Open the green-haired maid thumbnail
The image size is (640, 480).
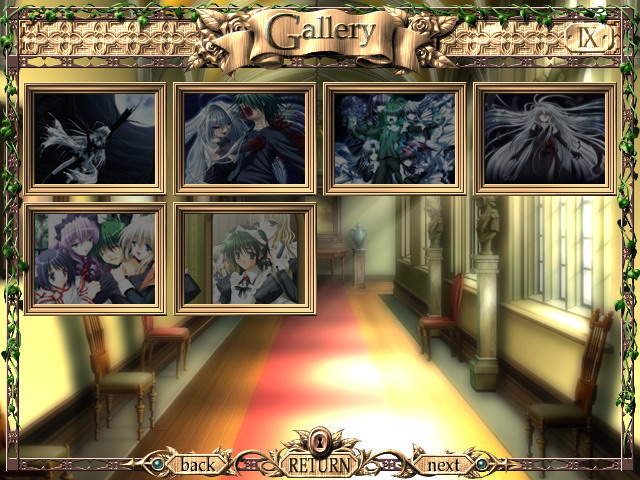(245, 259)
